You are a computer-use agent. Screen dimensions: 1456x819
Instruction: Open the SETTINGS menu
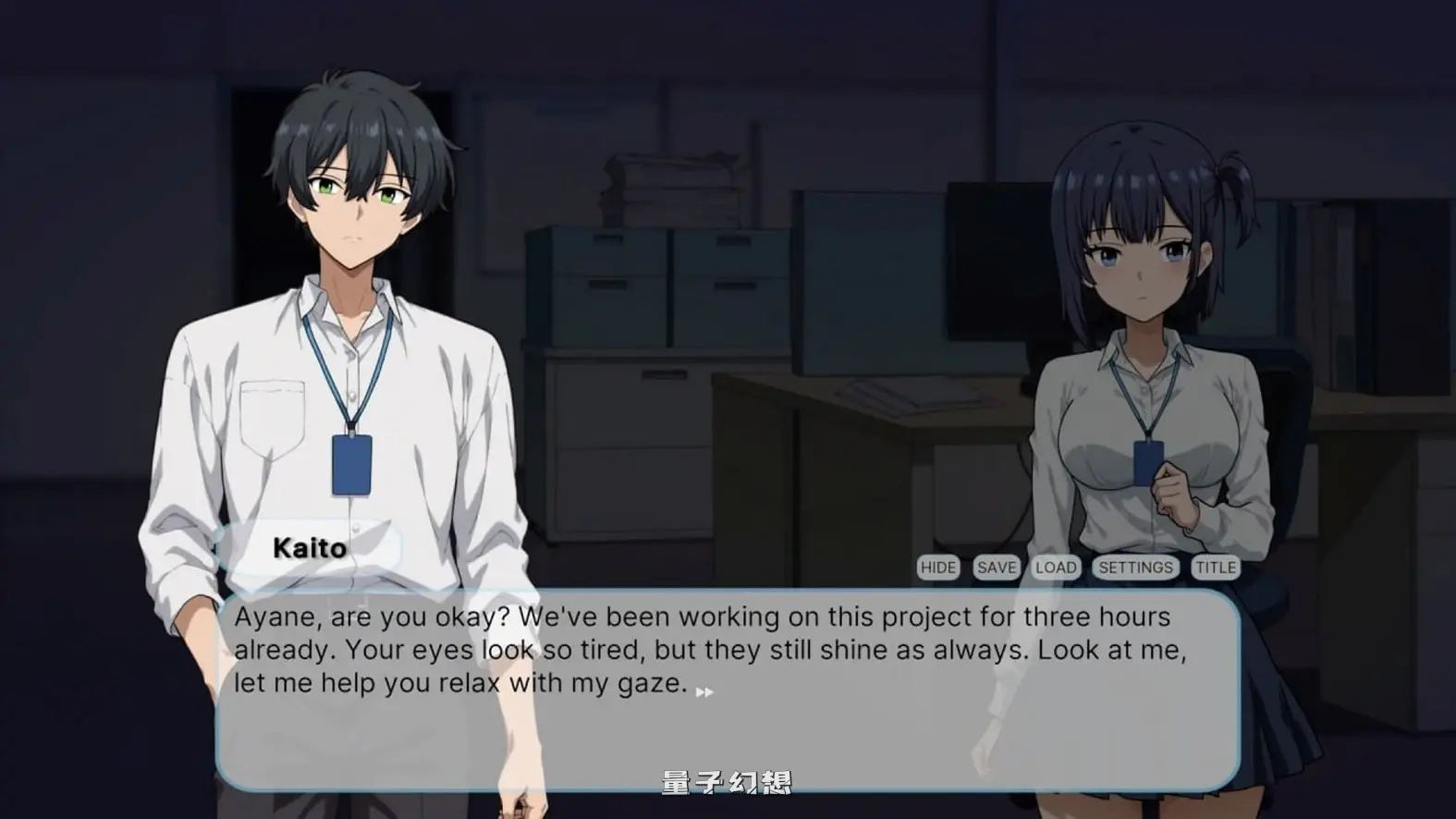(1135, 567)
